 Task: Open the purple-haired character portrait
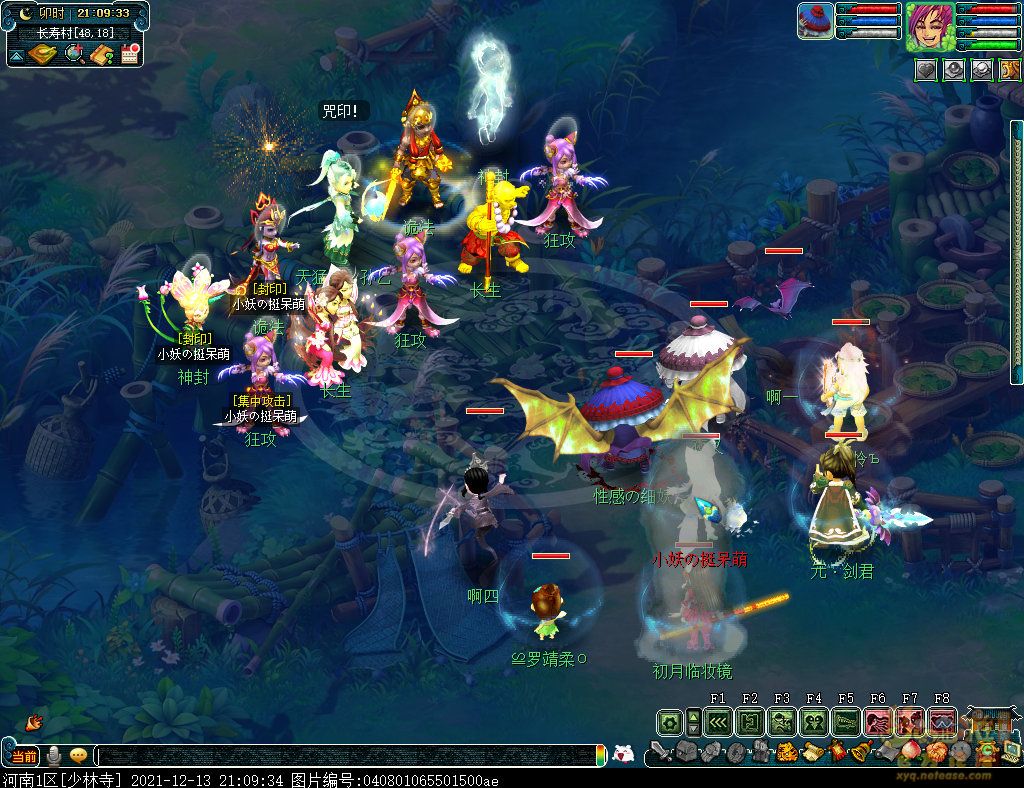coord(929,26)
